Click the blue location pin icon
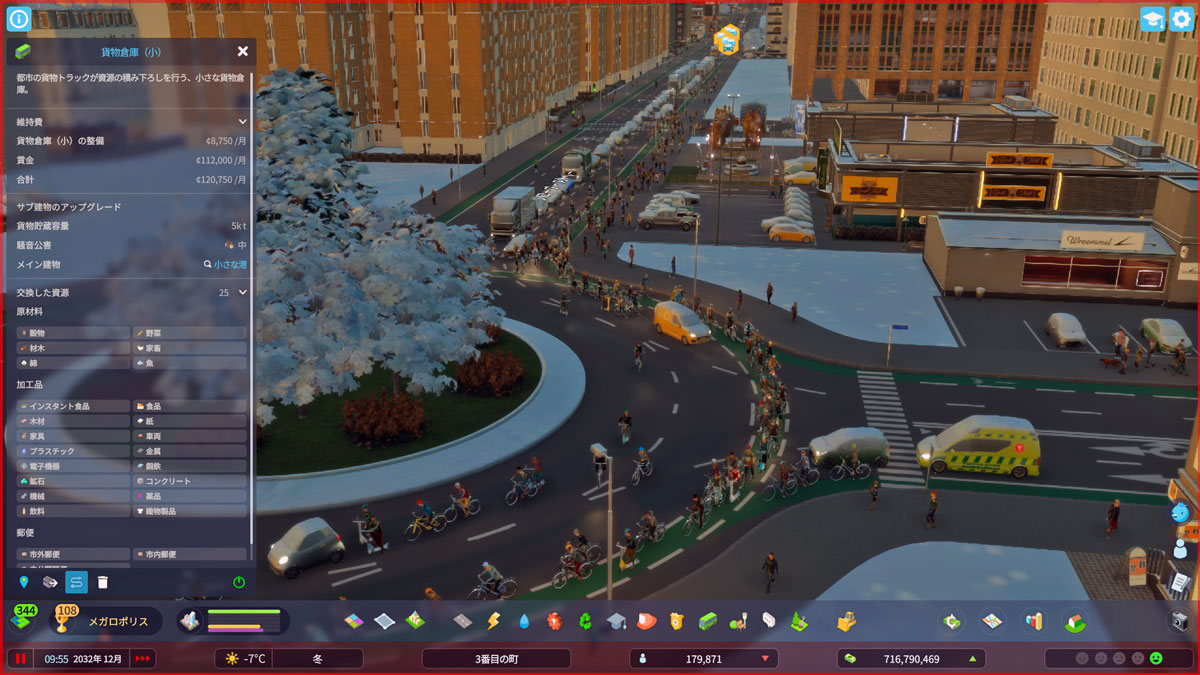This screenshot has width=1200, height=675. [24, 582]
